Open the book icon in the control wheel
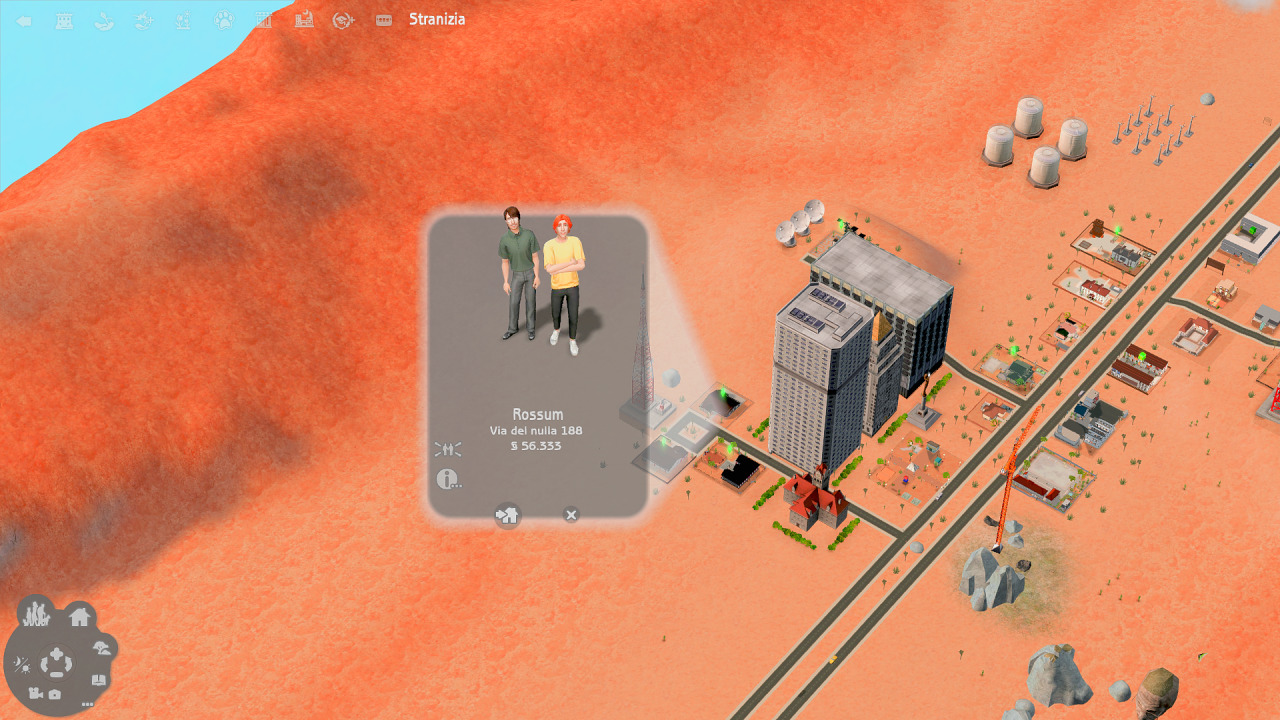This screenshot has width=1280, height=720. coord(98,680)
